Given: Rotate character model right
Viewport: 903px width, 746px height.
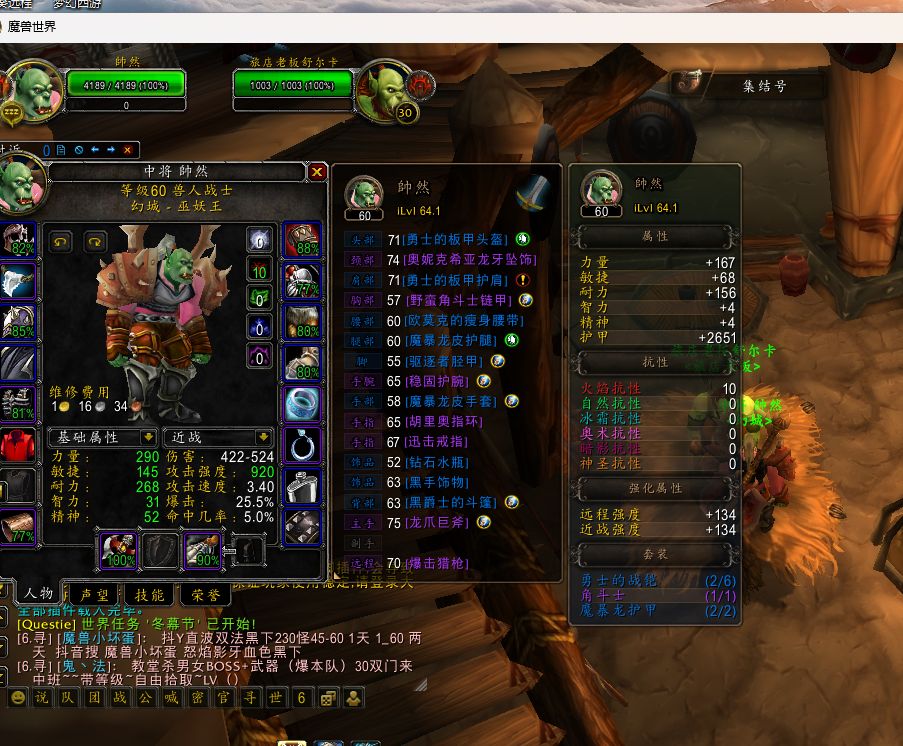Looking at the screenshot, I should point(95,241).
